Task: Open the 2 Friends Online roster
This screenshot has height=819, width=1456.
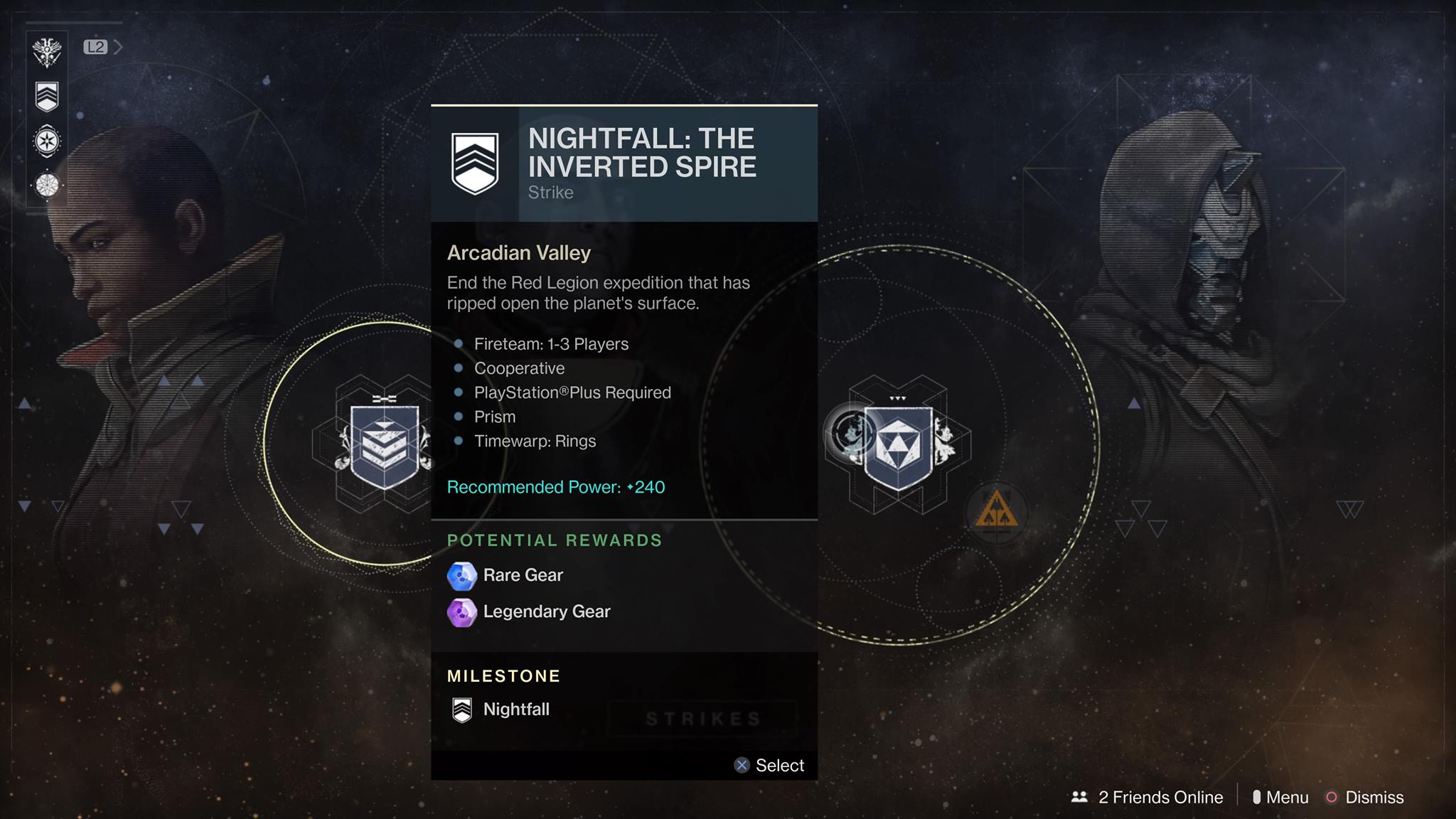Action: click(x=1147, y=797)
